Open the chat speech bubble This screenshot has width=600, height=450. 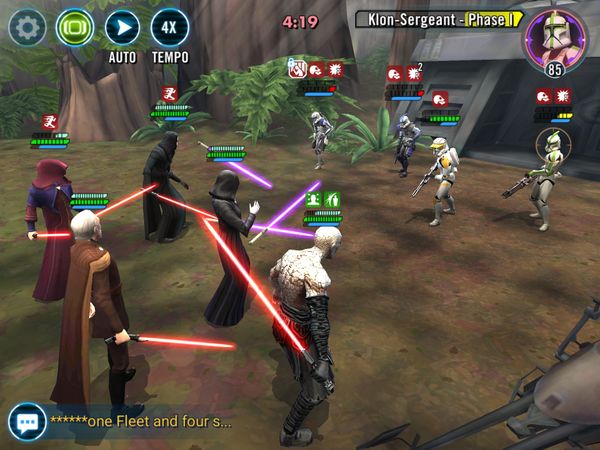pos(26,421)
